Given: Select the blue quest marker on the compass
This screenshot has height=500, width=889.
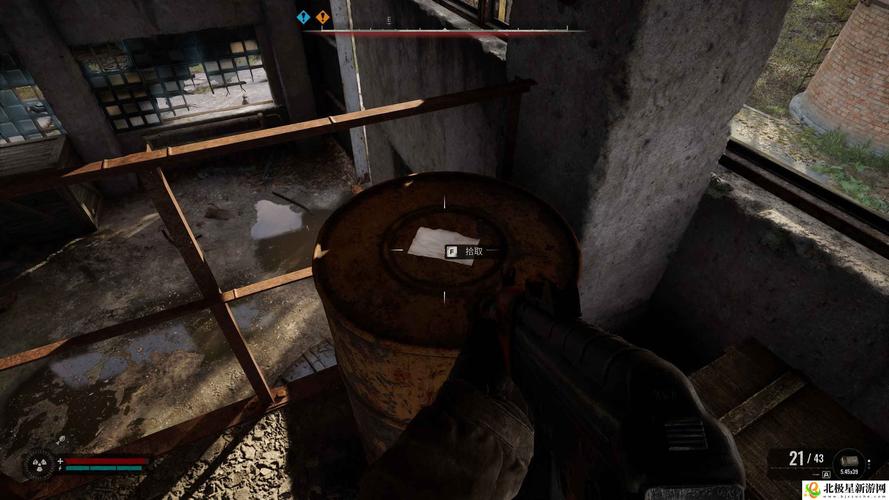Looking at the screenshot, I should (304, 17).
